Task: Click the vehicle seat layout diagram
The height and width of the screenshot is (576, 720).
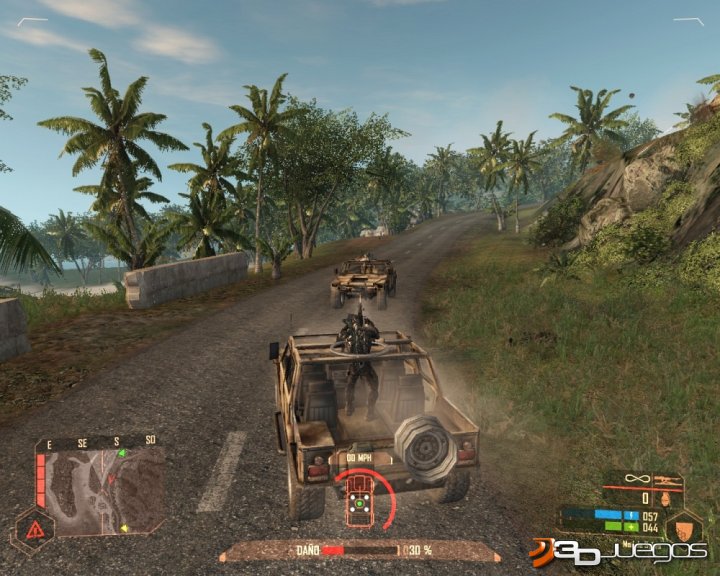Action: pos(359,508)
